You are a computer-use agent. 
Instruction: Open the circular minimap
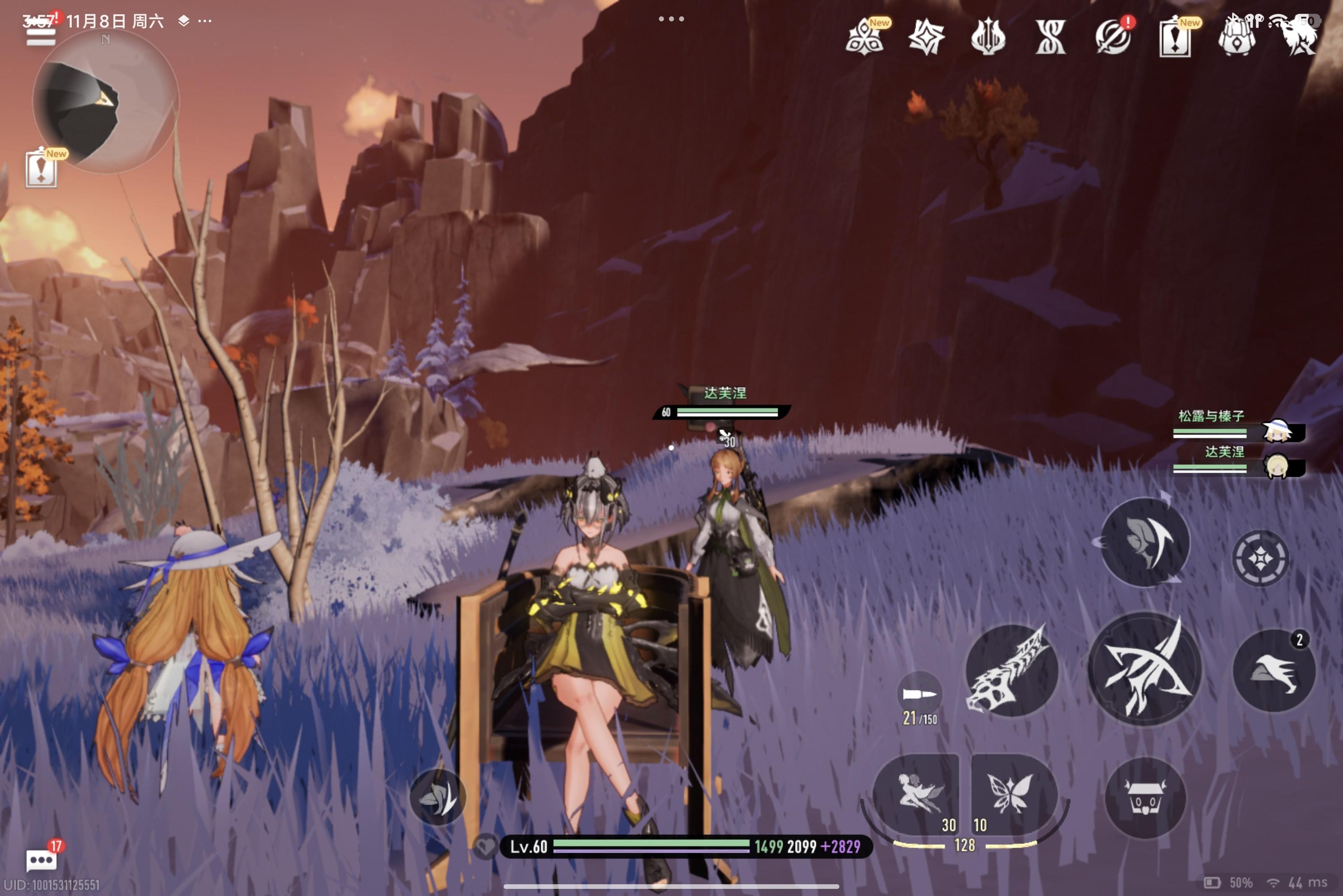click(x=105, y=102)
